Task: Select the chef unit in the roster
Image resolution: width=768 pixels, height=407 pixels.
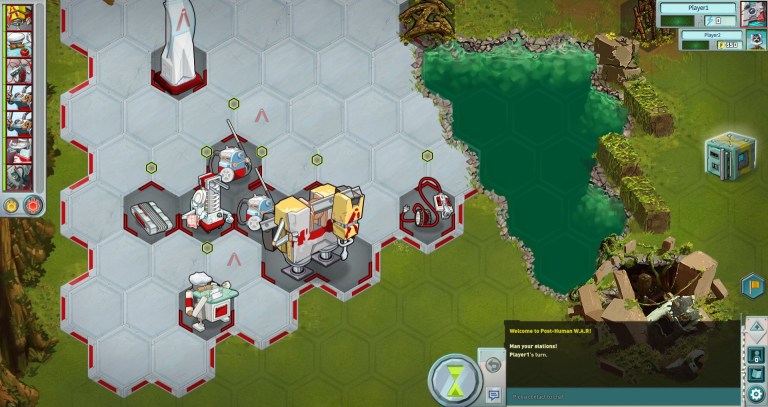Action: pos(19,42)
